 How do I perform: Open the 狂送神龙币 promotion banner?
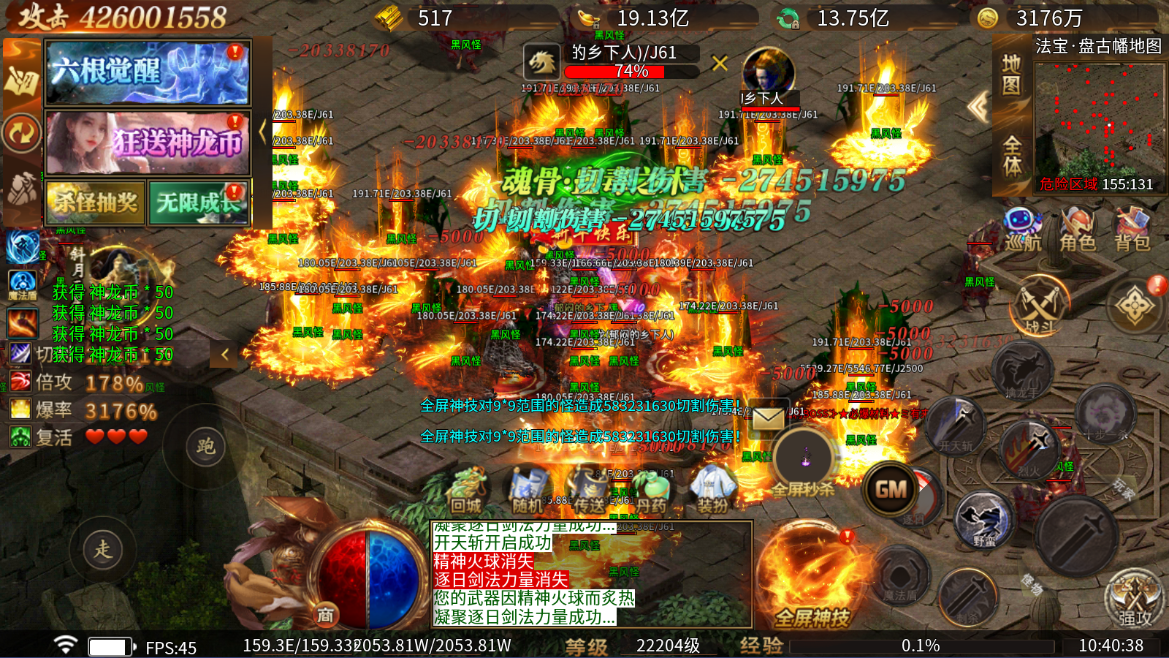pos(146,142)
